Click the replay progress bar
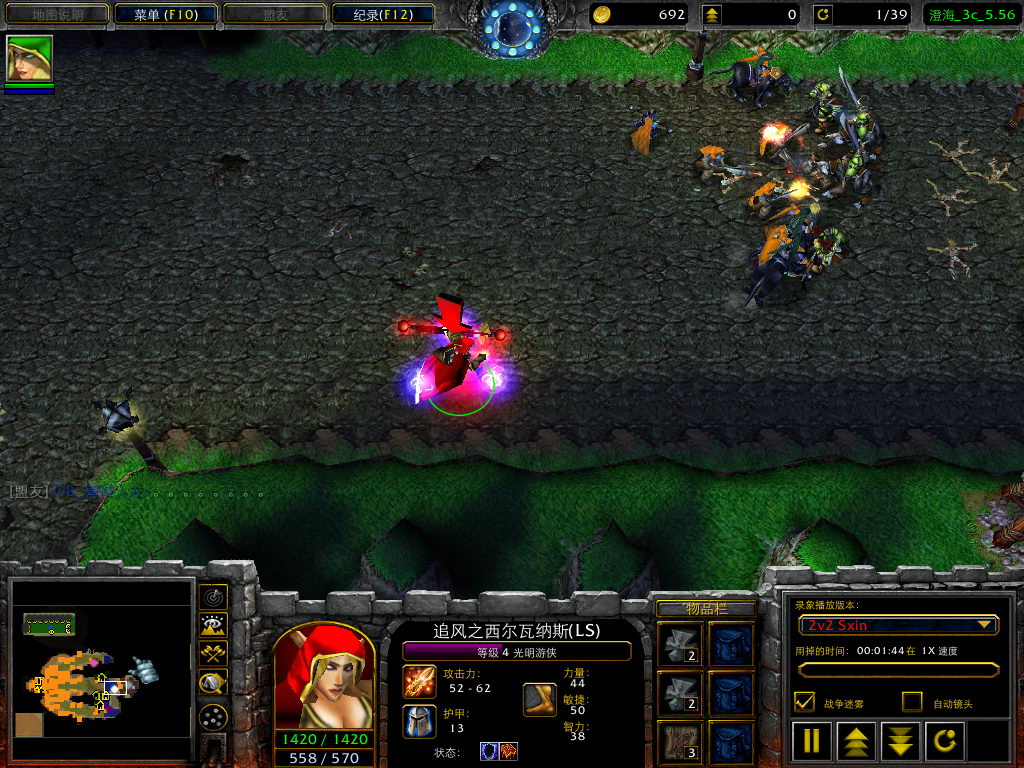 tap(897, 670)
